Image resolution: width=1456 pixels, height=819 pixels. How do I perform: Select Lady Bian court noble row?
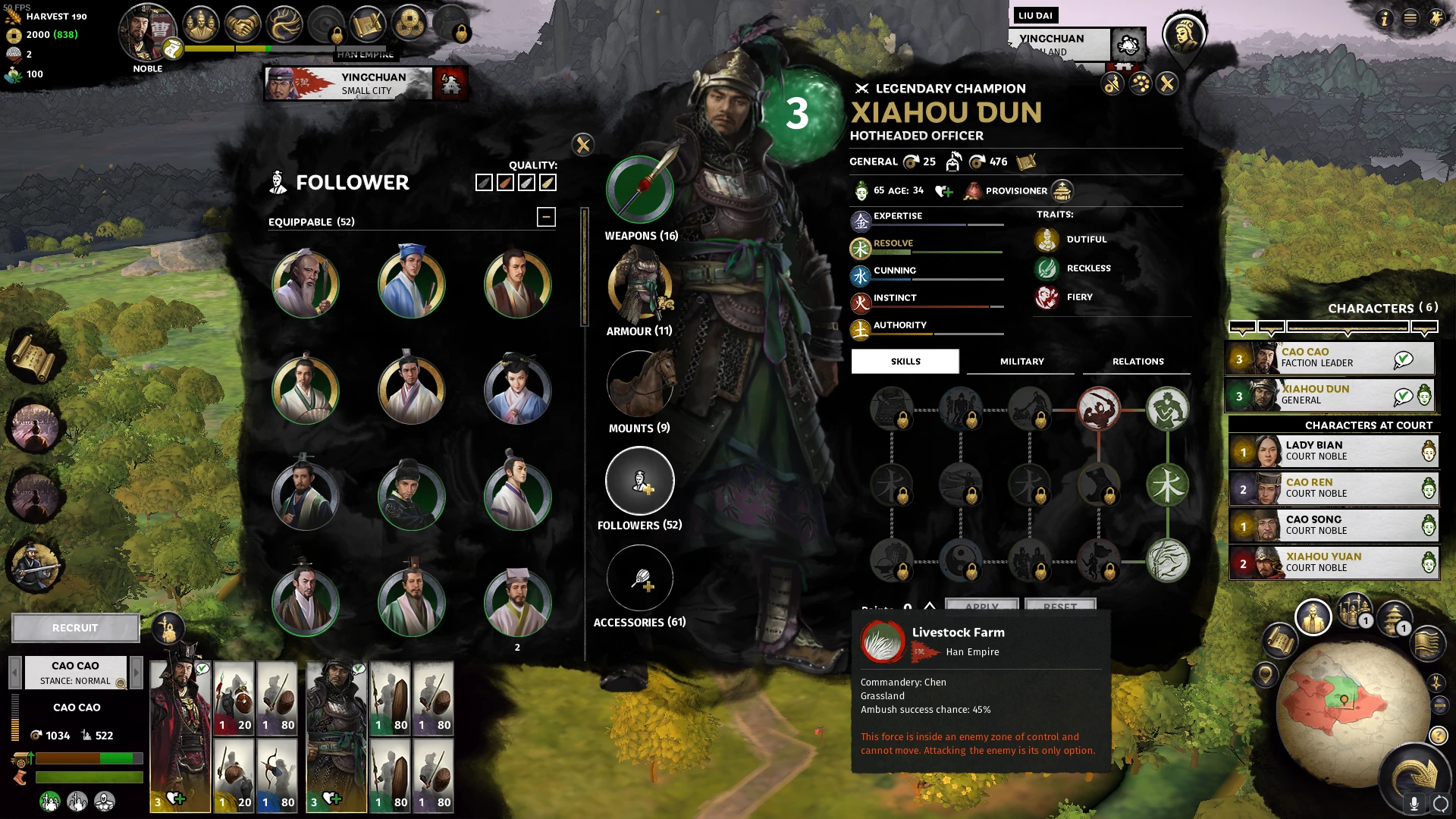coord(1333,451)
